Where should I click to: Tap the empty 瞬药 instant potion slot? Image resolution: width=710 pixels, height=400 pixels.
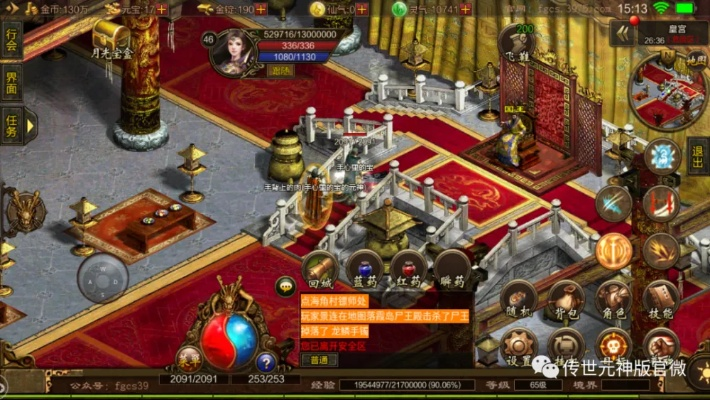[452, 268]
